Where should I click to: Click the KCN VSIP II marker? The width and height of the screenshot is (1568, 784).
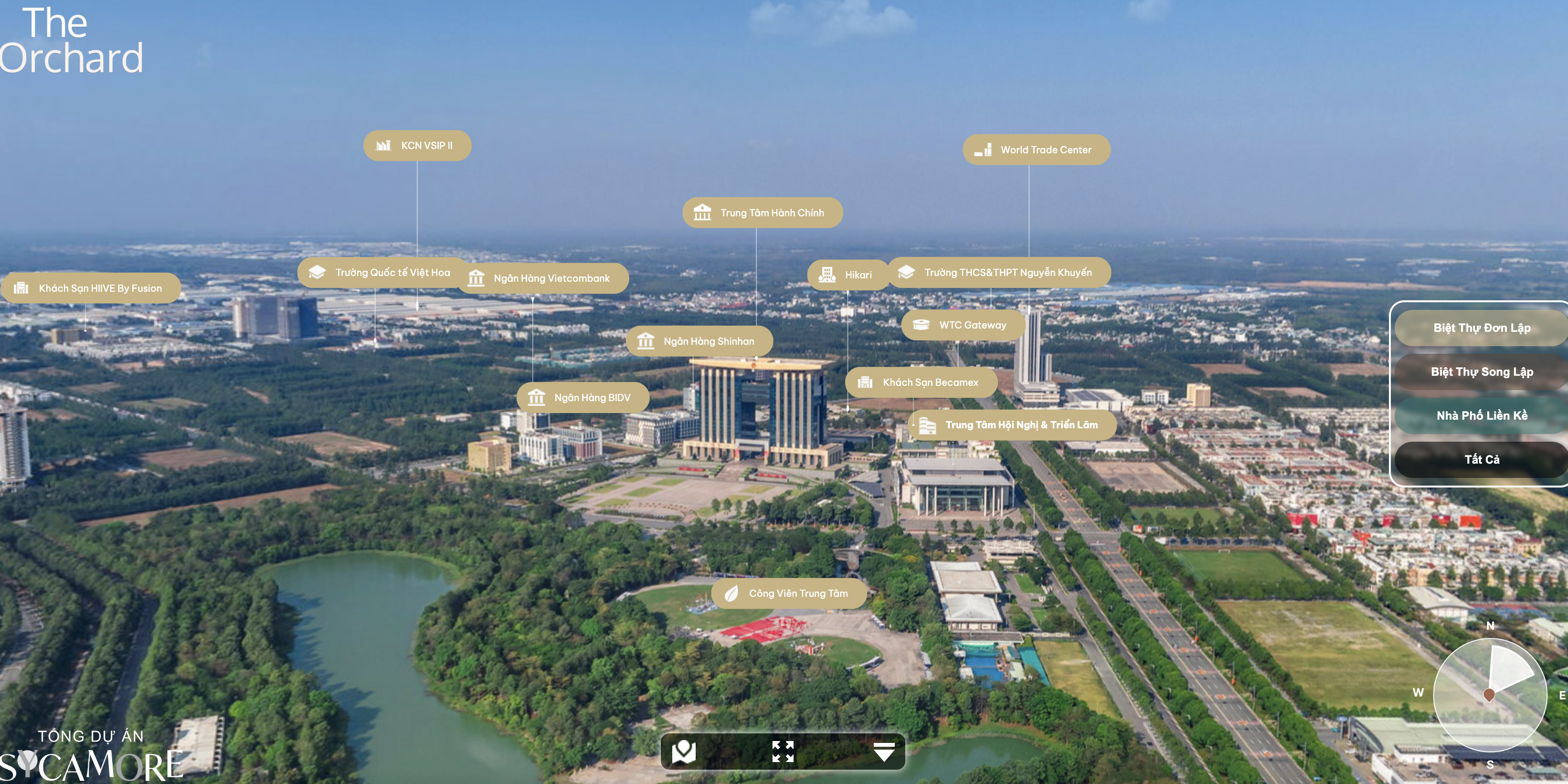point(417,146)
